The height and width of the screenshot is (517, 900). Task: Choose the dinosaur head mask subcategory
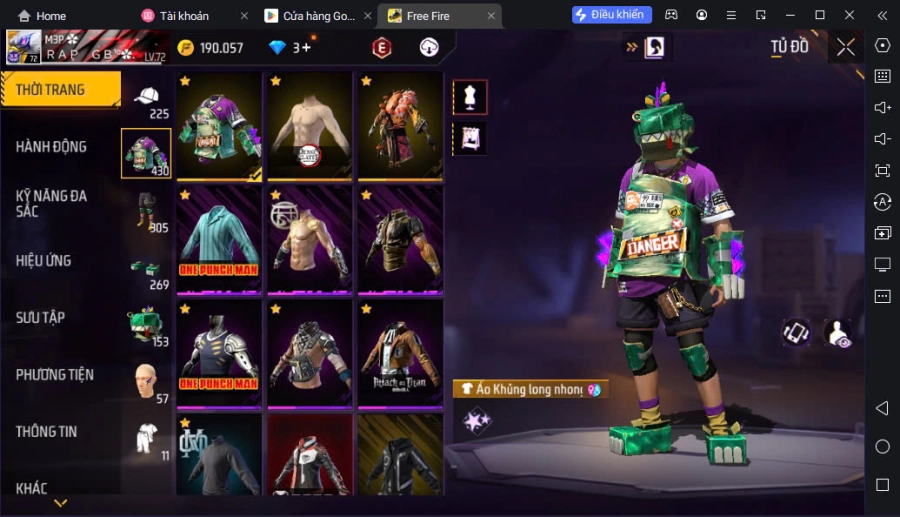click(146, 325)
